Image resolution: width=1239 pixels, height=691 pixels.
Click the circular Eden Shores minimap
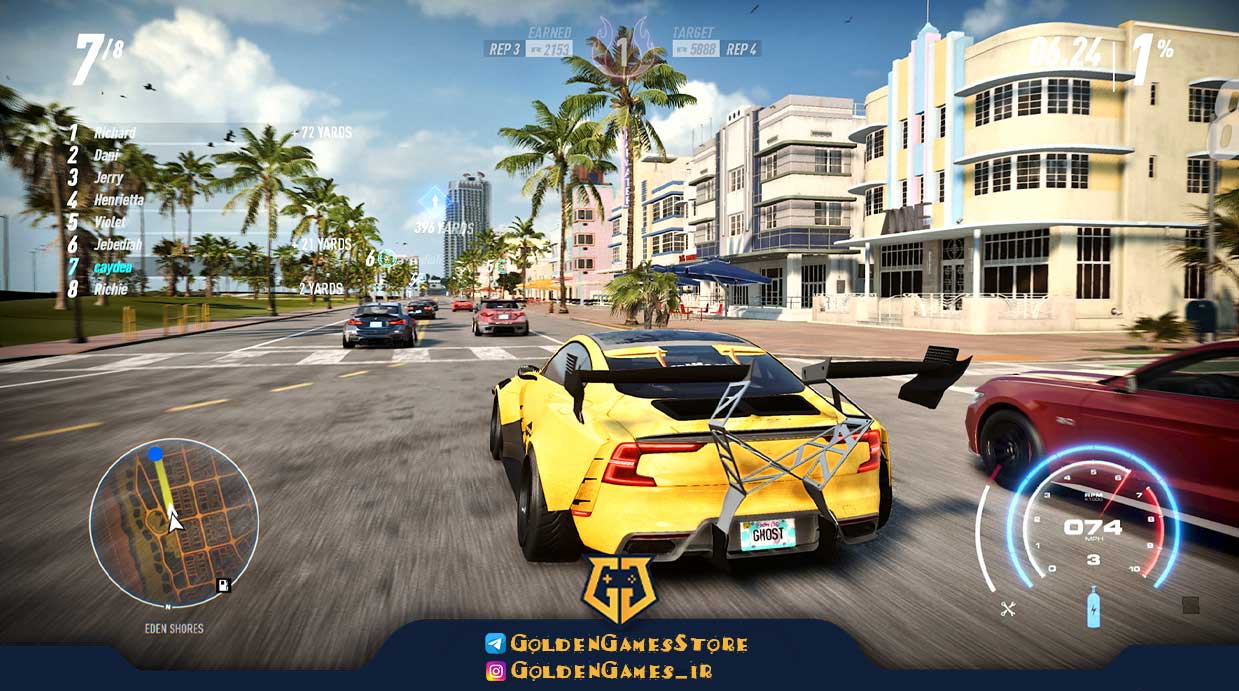(x=174, y=522)
